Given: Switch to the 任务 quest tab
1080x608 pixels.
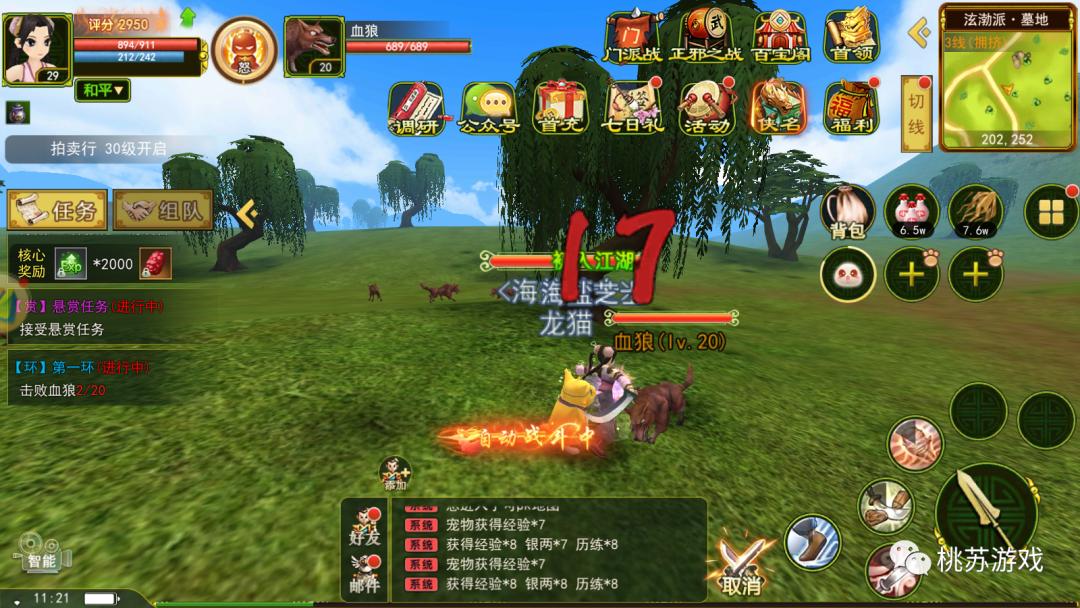Looking at the screenshot, I should pyautogui.click(x=57, y=210).
